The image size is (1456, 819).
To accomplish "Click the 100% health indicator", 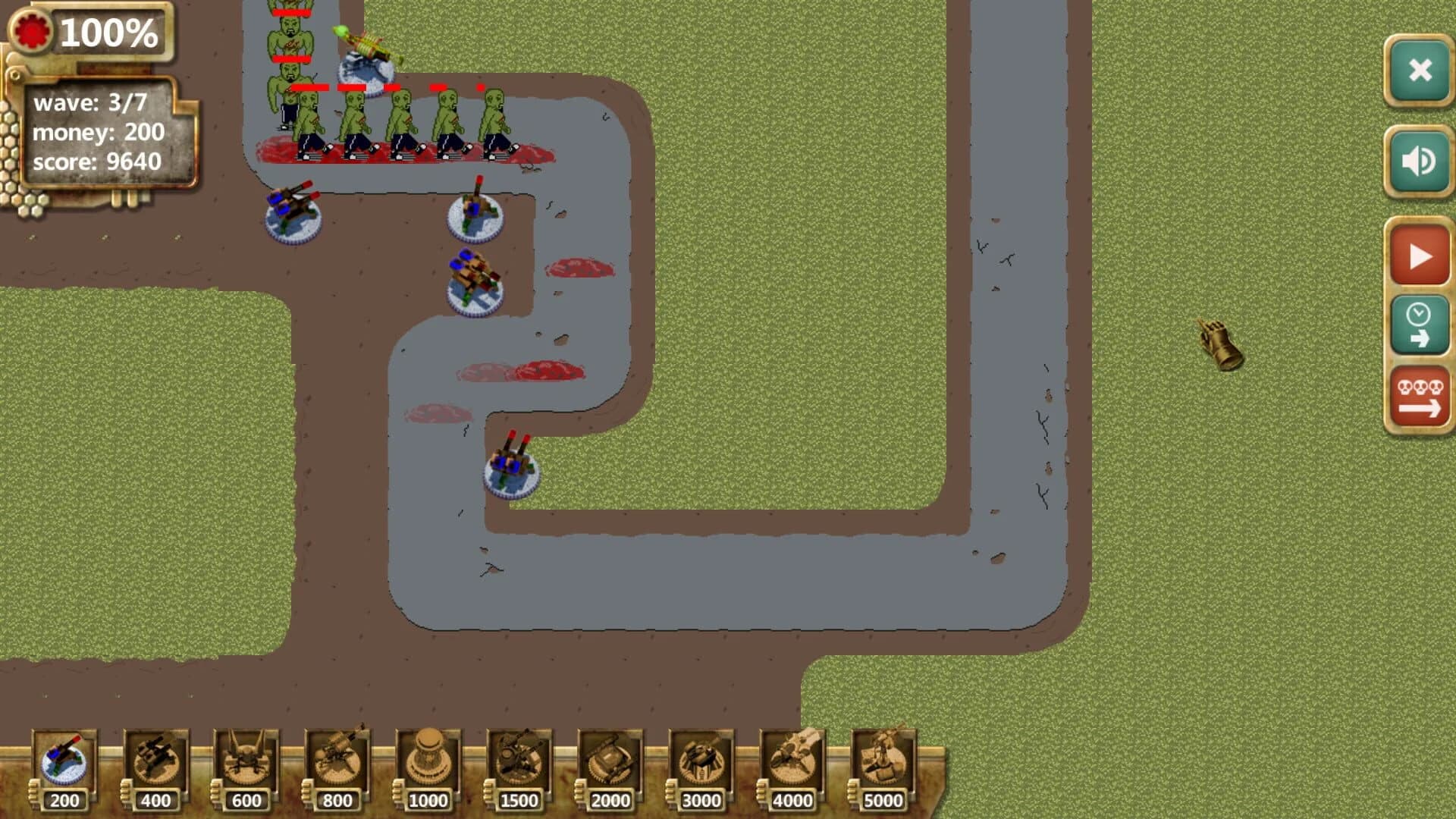I will (x=108, y=33).
